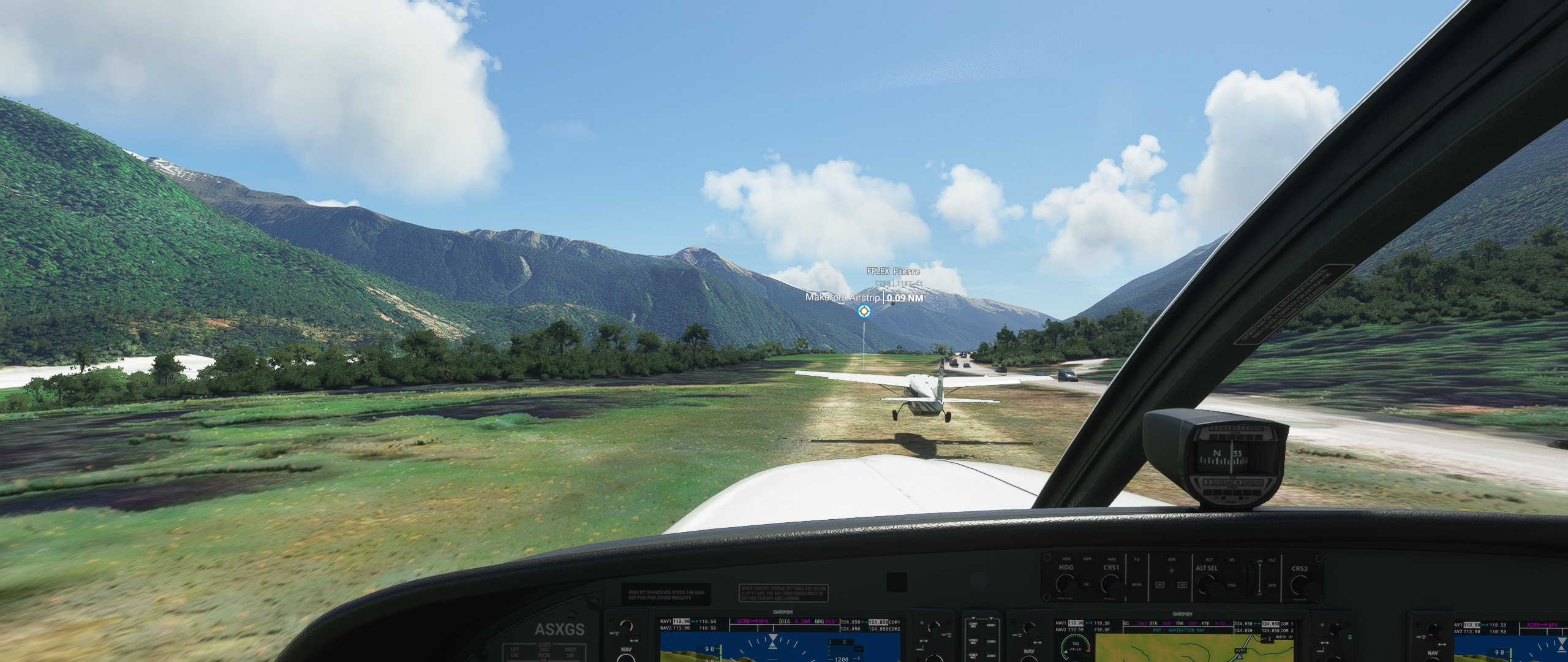This screenshot has height=662, width=1568.
Task: Select the MAP – NAVIGATION MAP page title
Action: [1177, 630]
